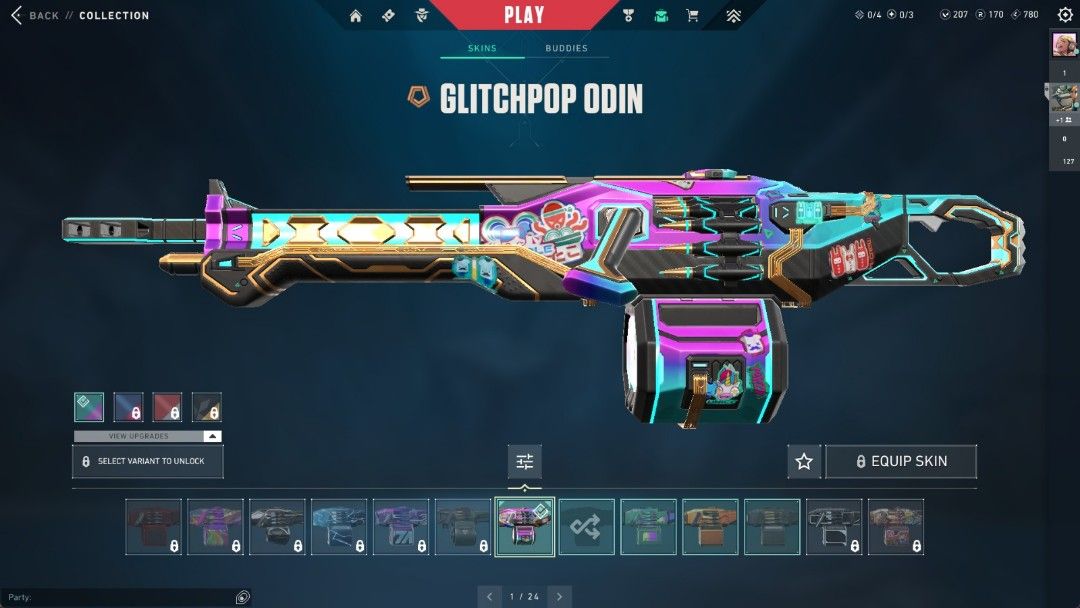The image size is (1080, 608).
Task: Choose the locked black and gold variant
Action: tap(206, 407)
